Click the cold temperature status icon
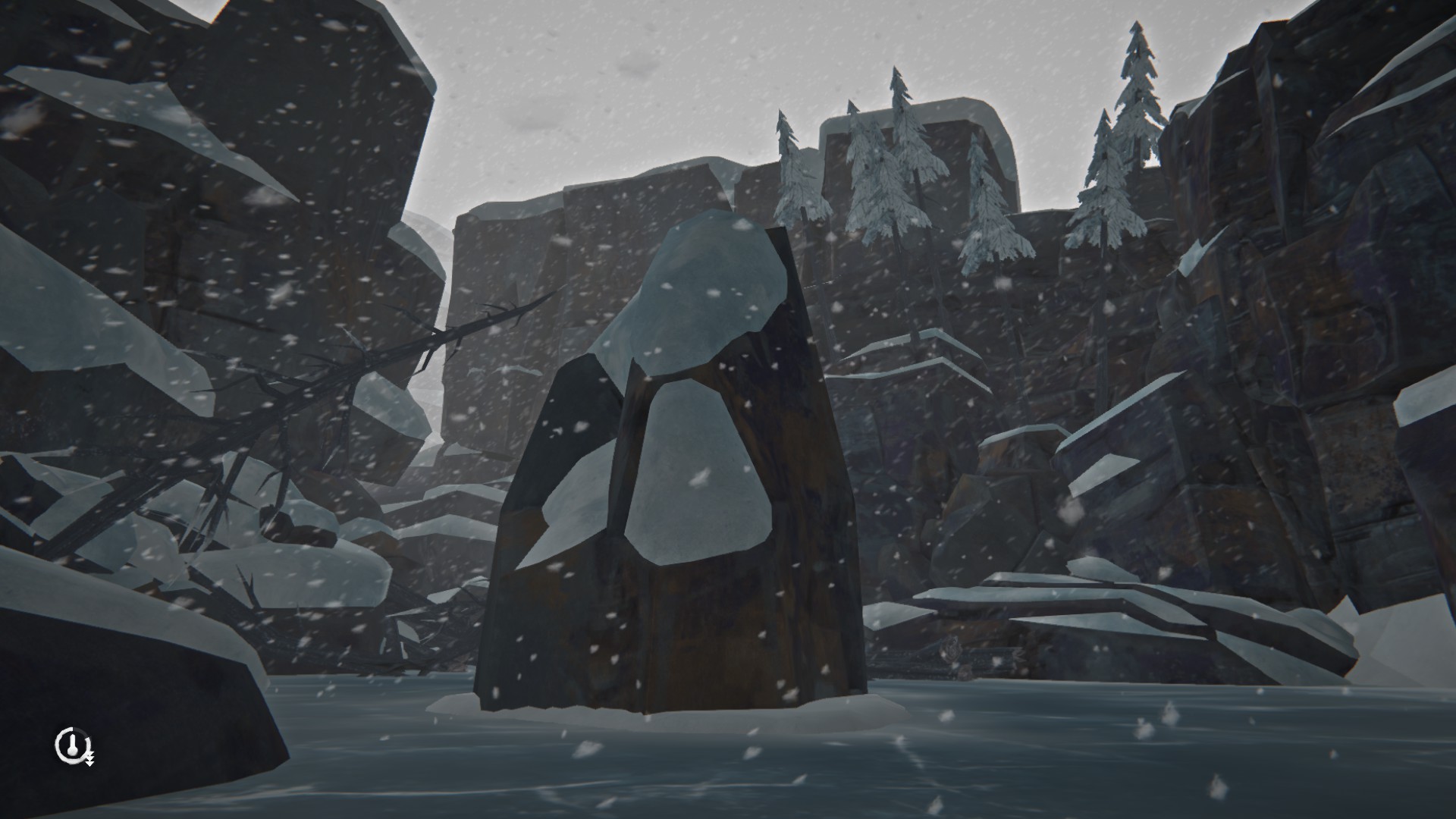 tap(72, 747)
